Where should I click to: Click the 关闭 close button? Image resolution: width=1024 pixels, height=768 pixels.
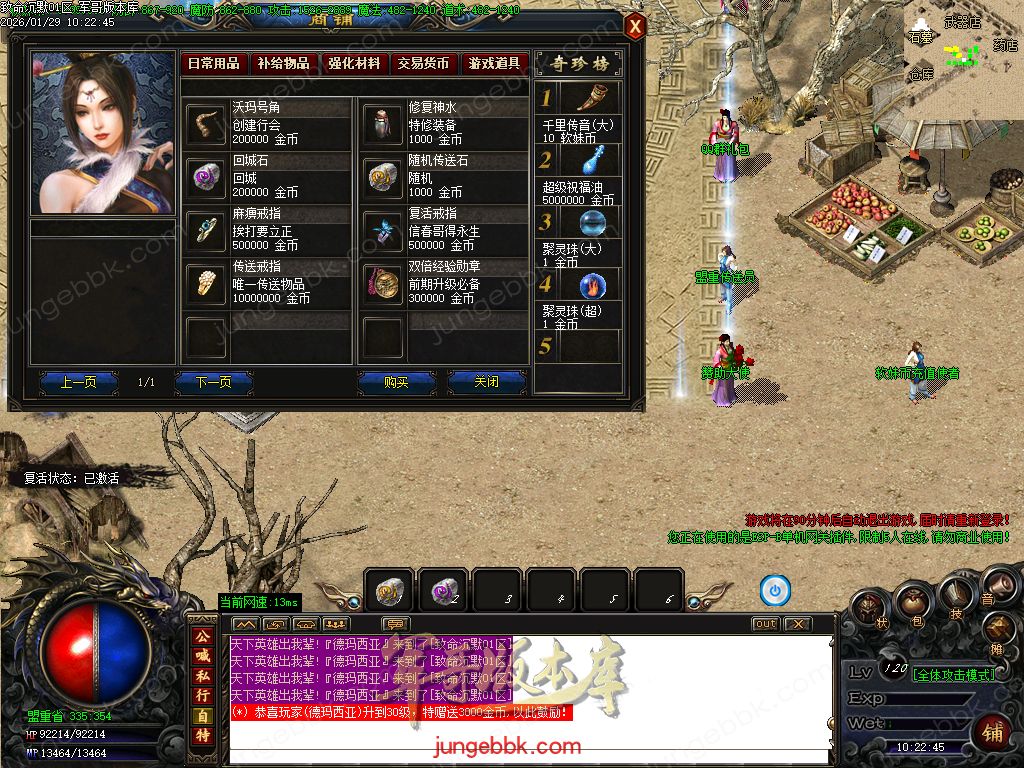pyautogui.click(x=486, y=382)
